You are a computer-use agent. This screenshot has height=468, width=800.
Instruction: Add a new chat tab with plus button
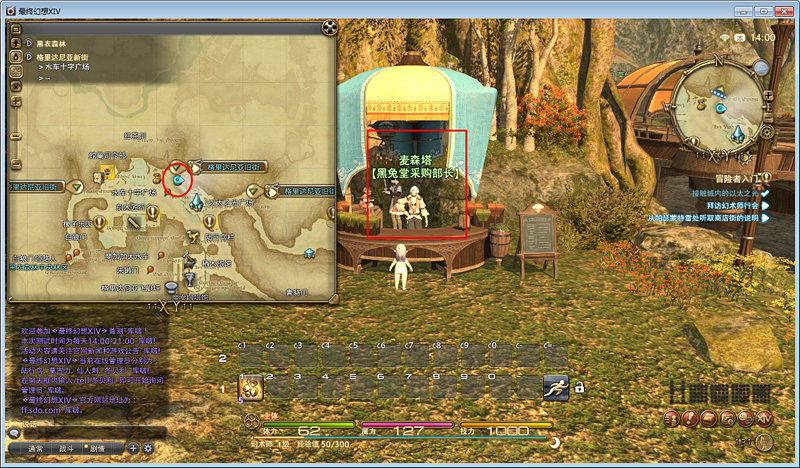[133, 448]
